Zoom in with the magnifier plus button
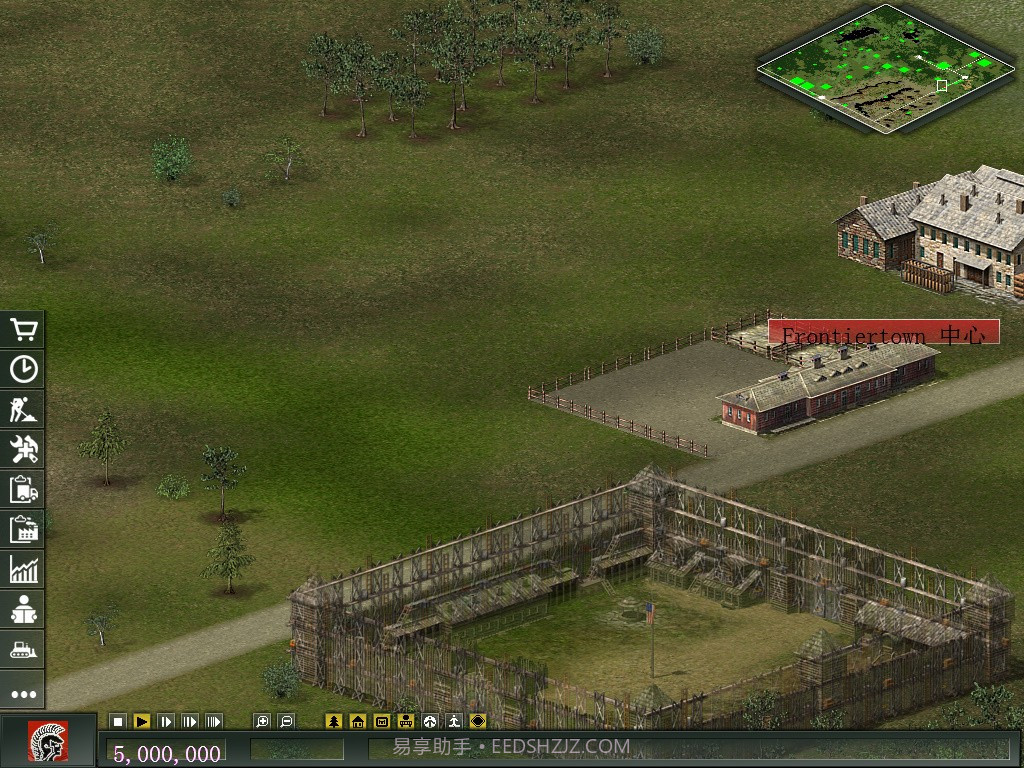The width and height of the screenshot is (1024, 768). 262,721
